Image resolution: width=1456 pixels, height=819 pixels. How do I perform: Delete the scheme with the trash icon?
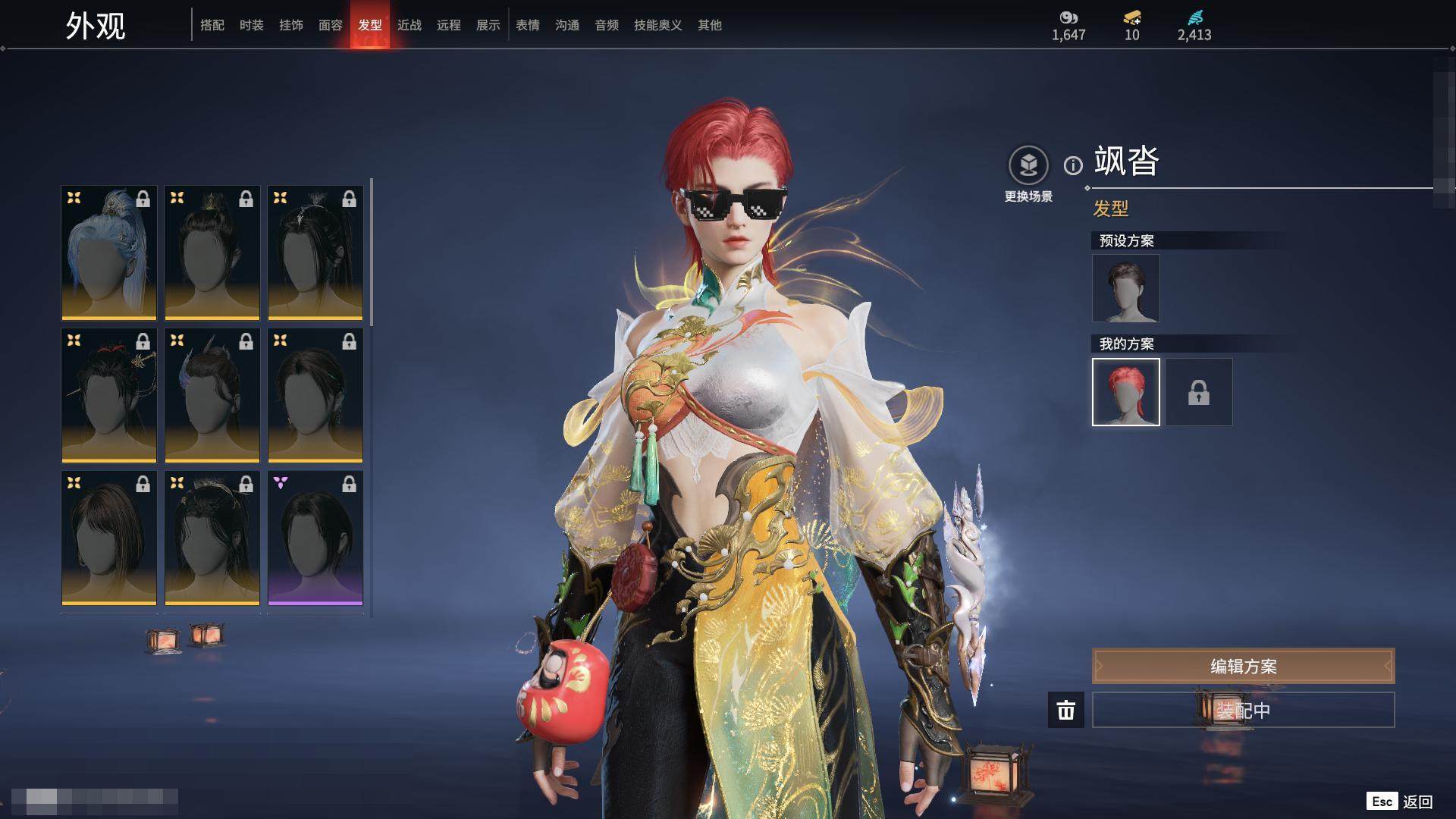pyautogui.click(x=1066, y=710)
